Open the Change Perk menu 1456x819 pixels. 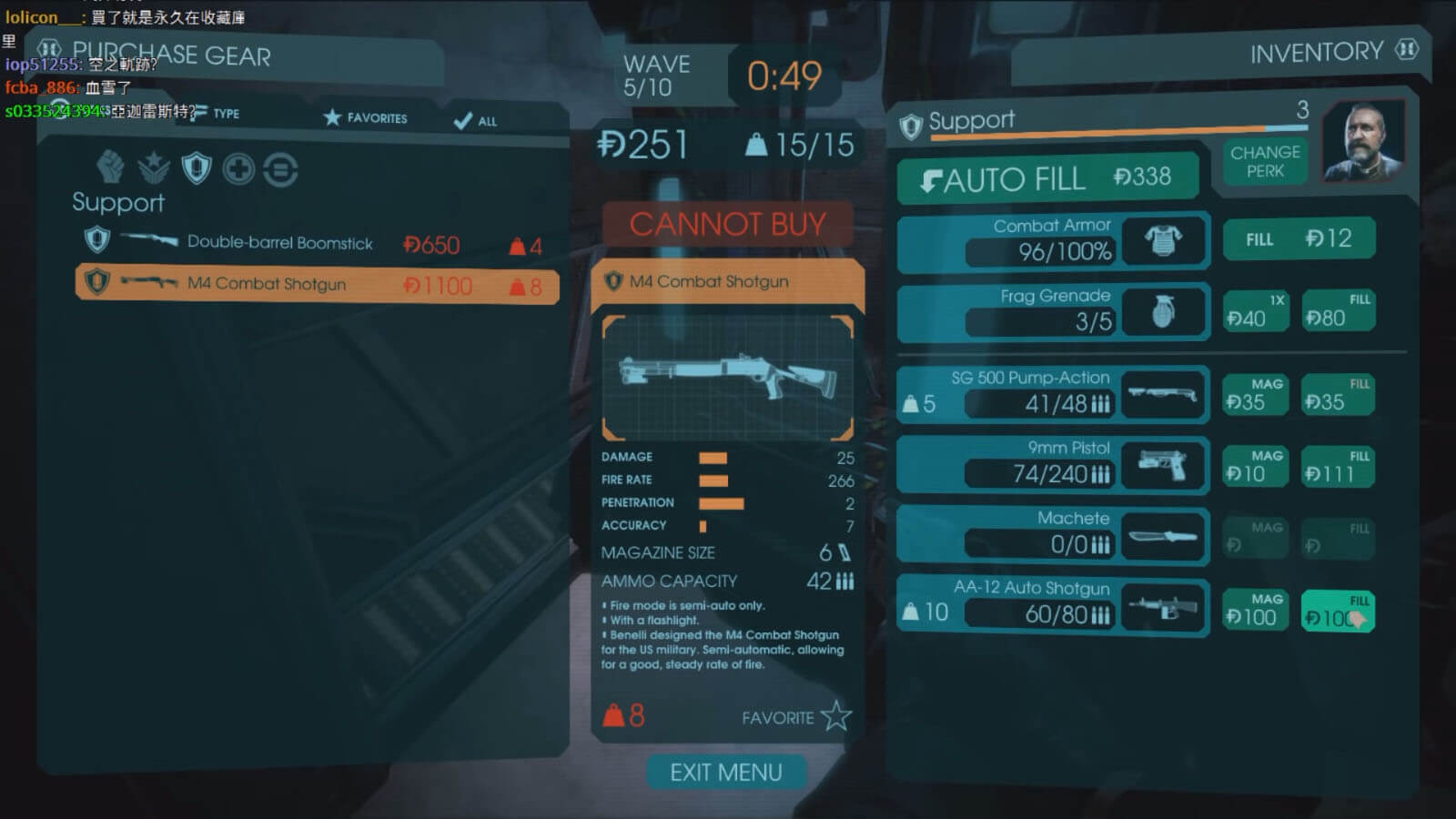click(x=1265, y=162)
